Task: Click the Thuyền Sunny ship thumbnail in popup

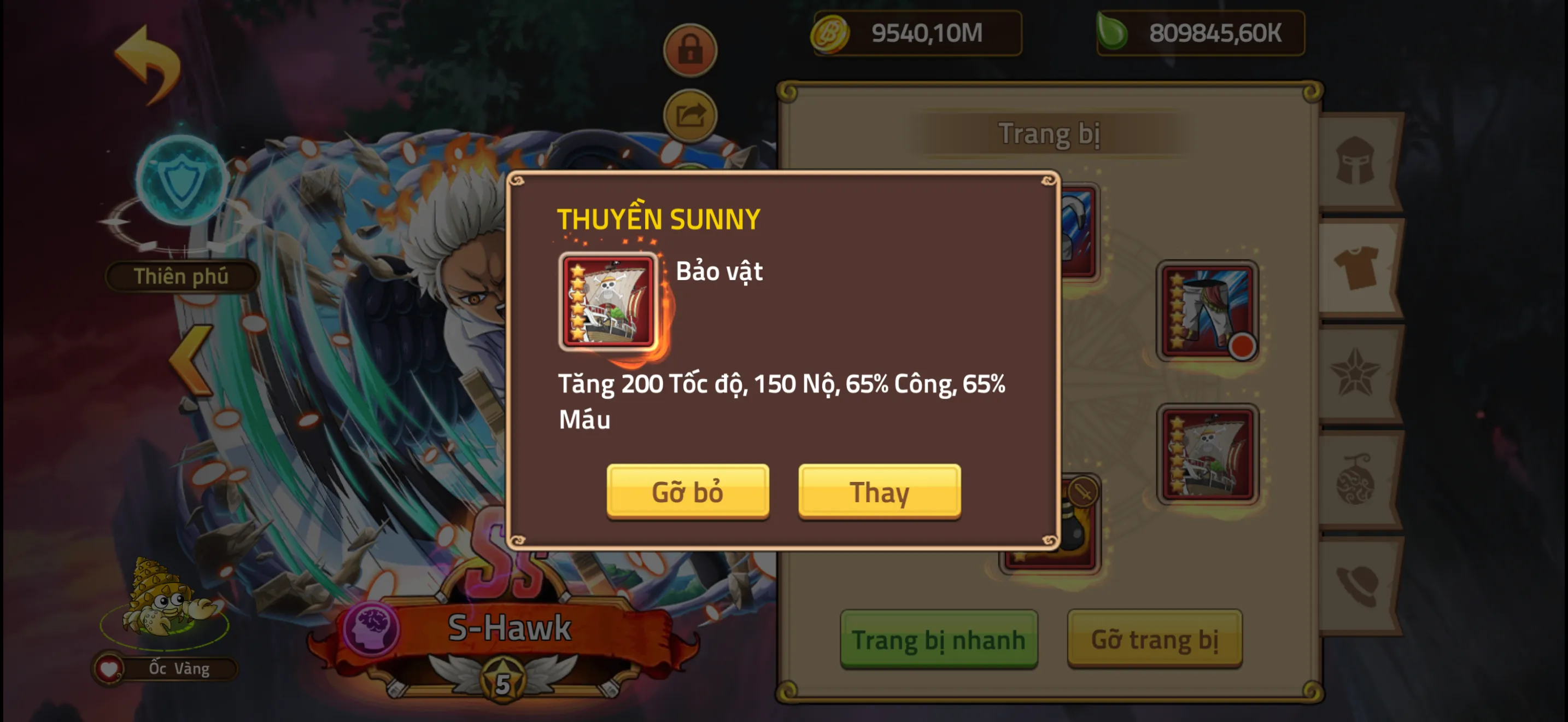Action: (x=607, y=301)
